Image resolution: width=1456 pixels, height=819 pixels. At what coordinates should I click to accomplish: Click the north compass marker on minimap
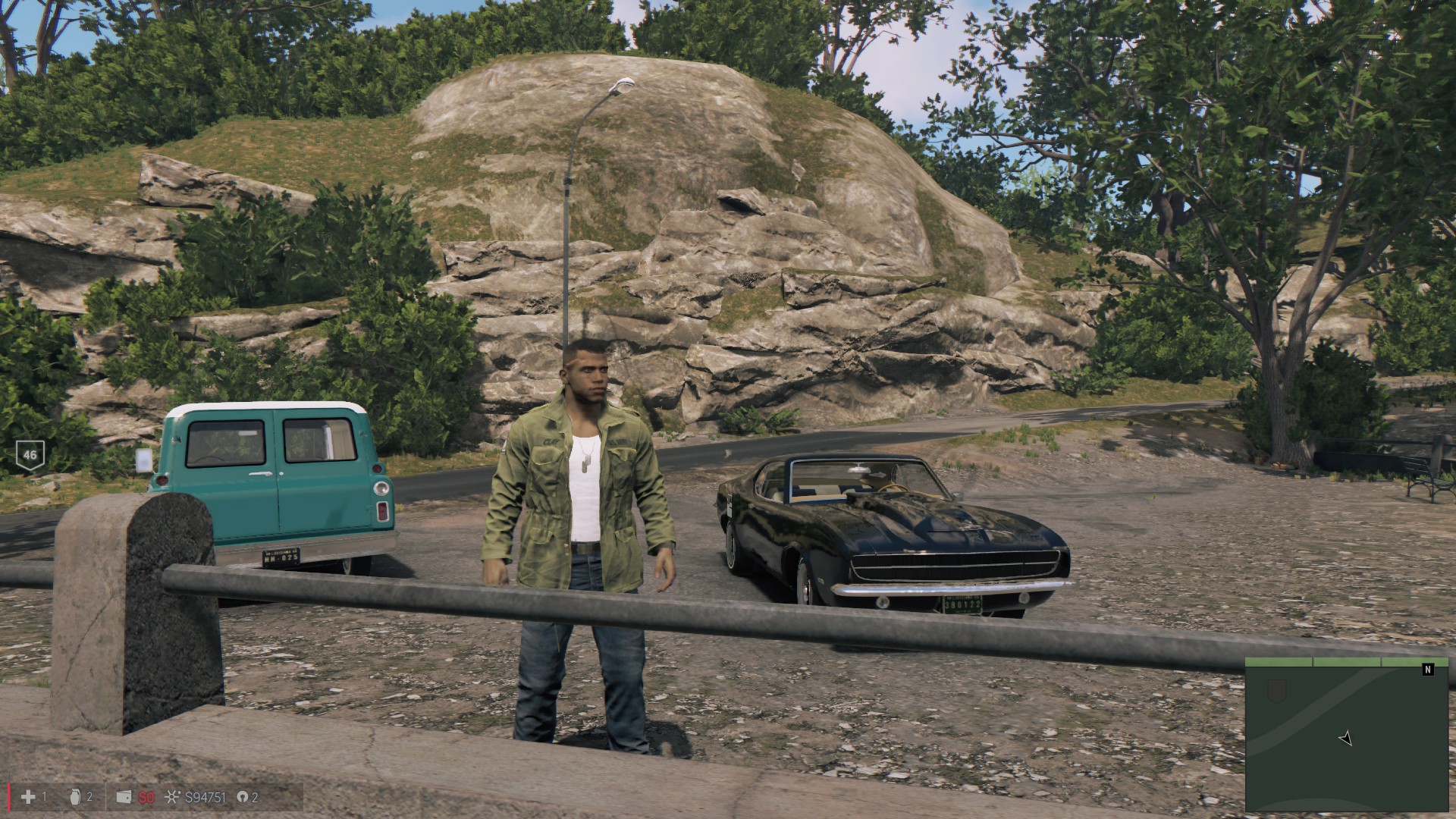click(x=1429, y=670)
